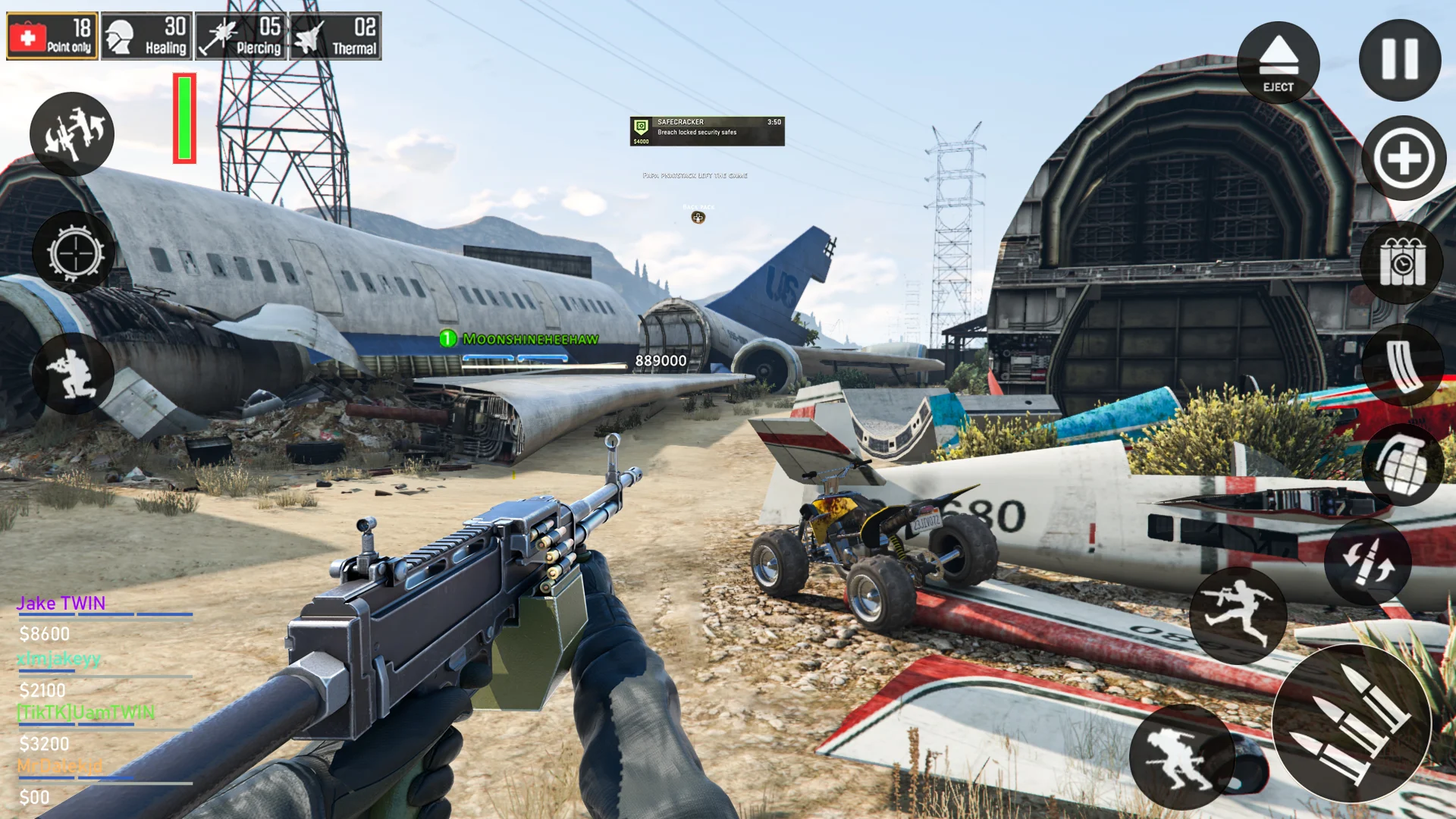The width and height of the screenshot is (1456, 819).
Task: Activate the Thermal jet airstrike
Action: pos(335,36)
